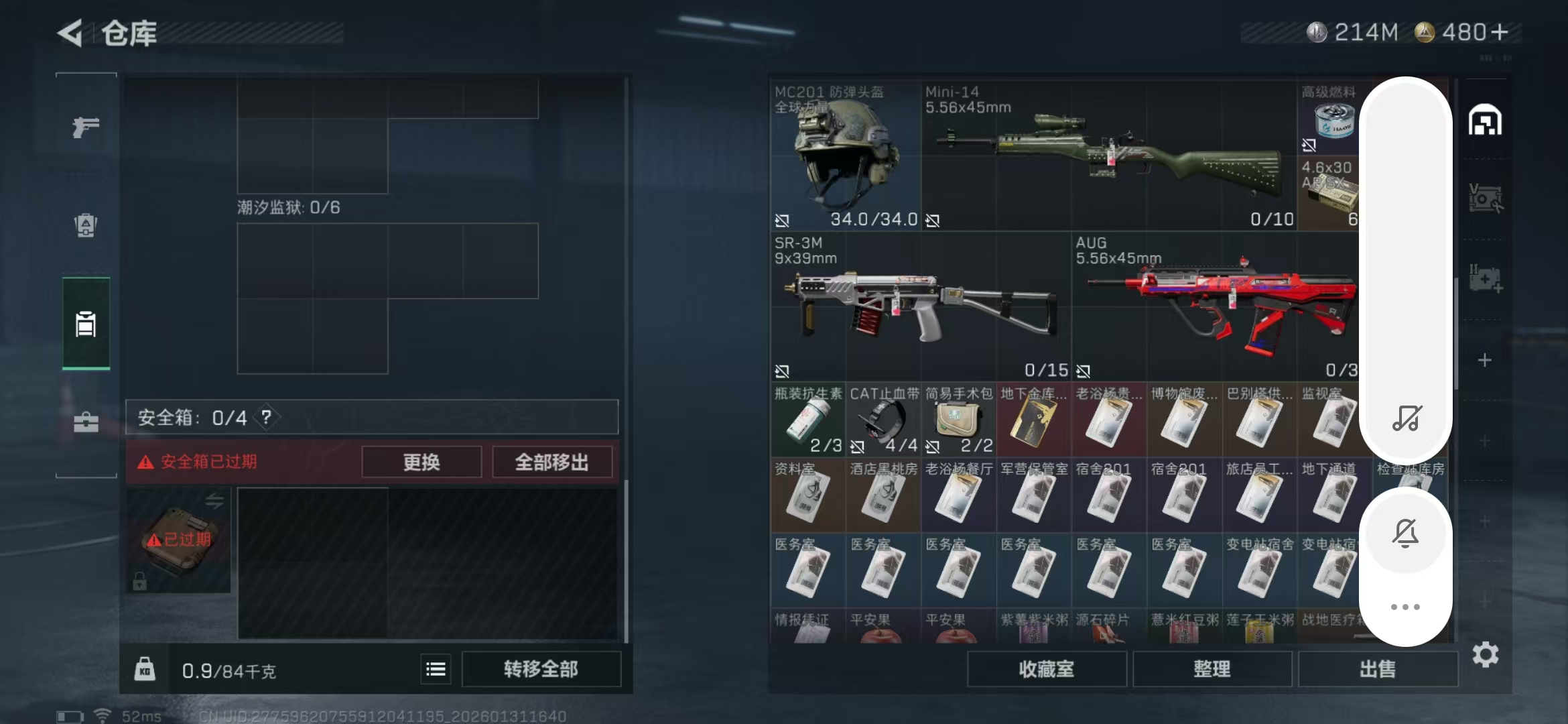Screen dimensions: 1568x724
Task: Click a plus slot to add a warehouse tab
Action: click(x=1486, y=359)
